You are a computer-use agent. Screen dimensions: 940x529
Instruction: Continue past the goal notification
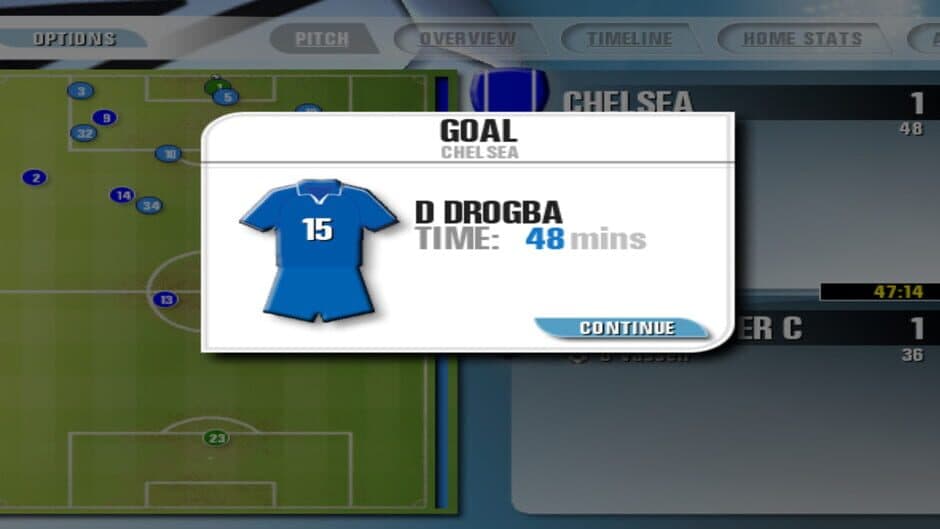click(627, 328)
